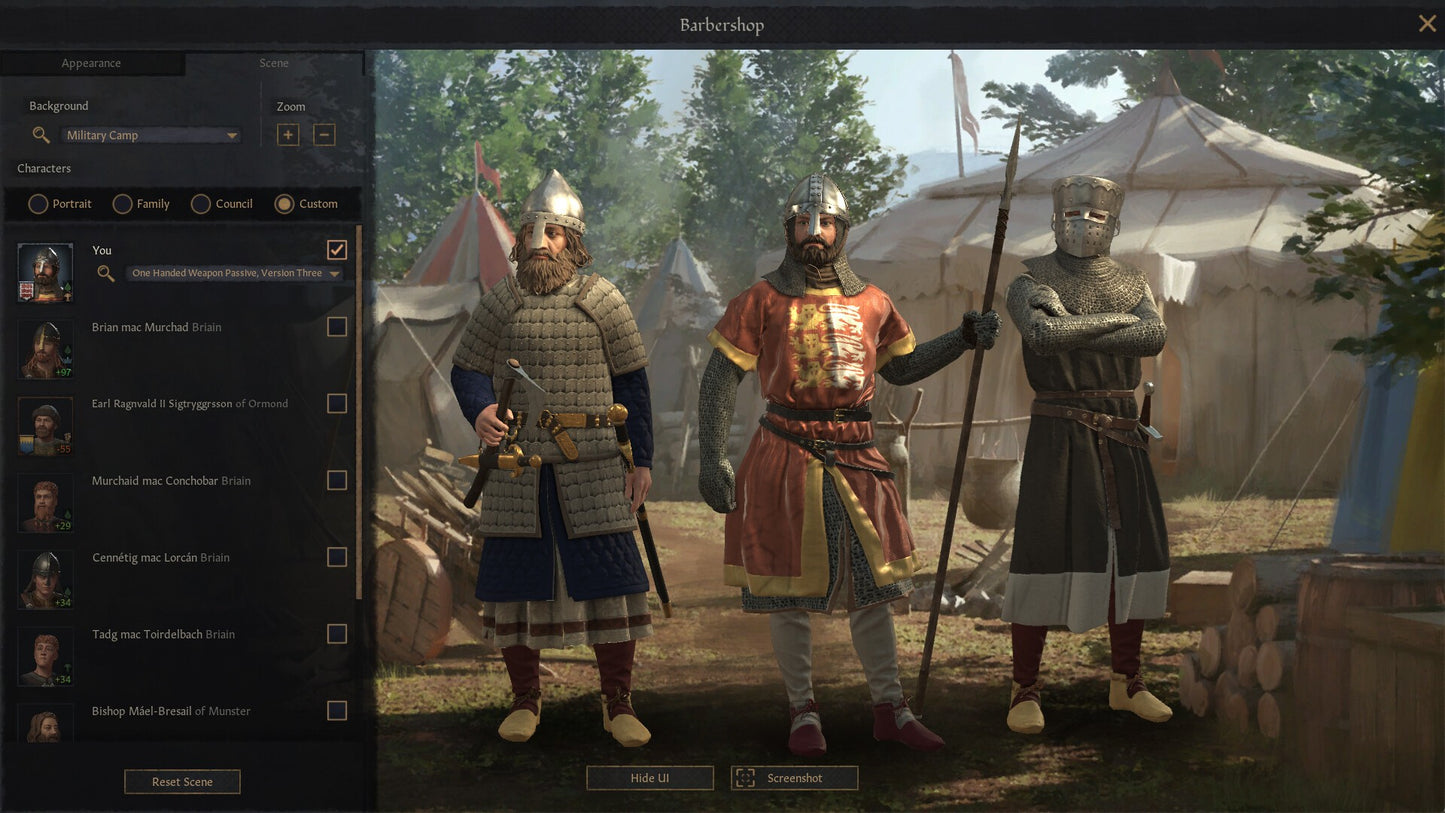1445x813 pixels.
Task: Open the Background search magnifier icon
Action: (x=41, y=134)
